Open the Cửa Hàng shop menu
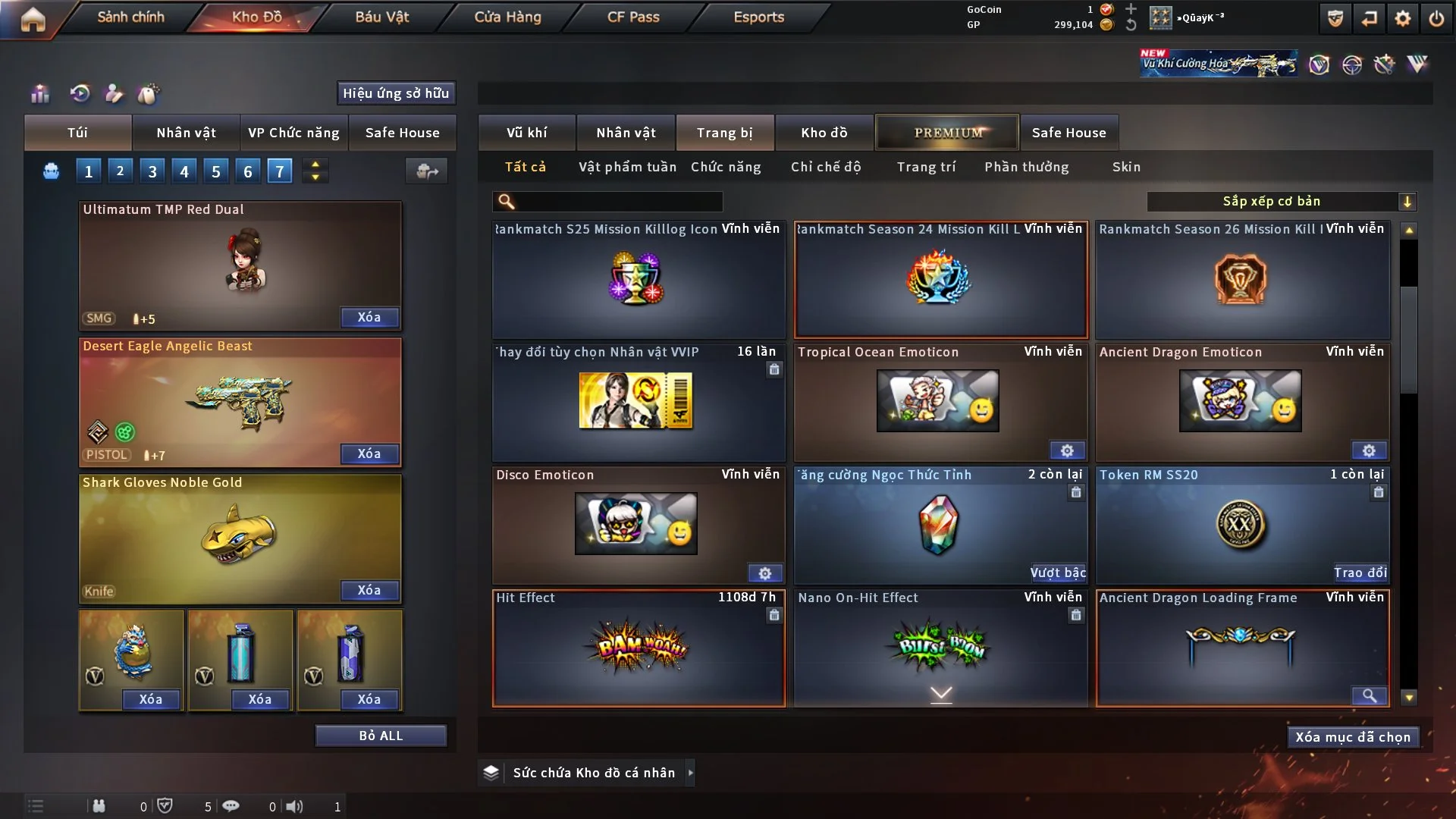Screen dimensions: 1456x819 coord(507,17)
